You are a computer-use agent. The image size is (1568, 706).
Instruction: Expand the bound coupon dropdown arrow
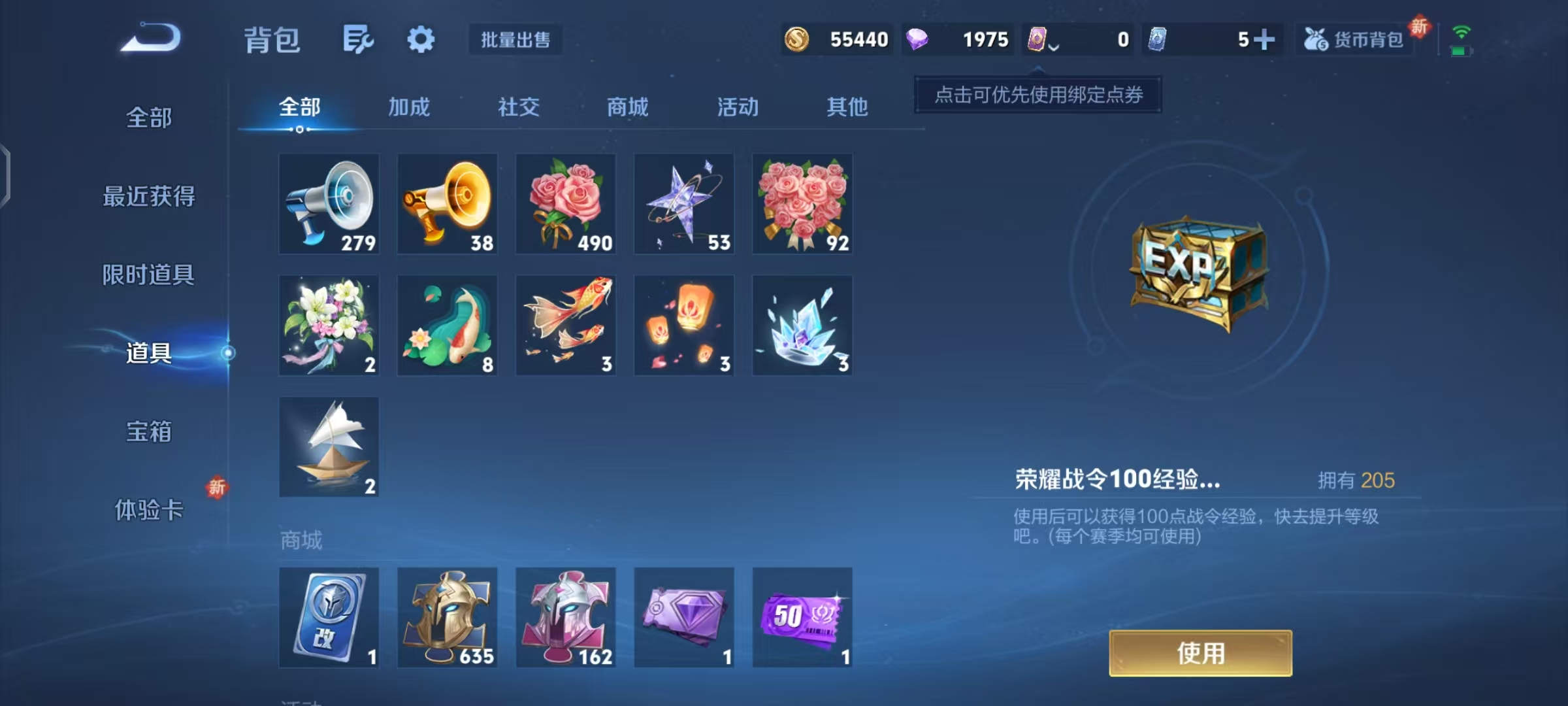[x=1053, y=46]
